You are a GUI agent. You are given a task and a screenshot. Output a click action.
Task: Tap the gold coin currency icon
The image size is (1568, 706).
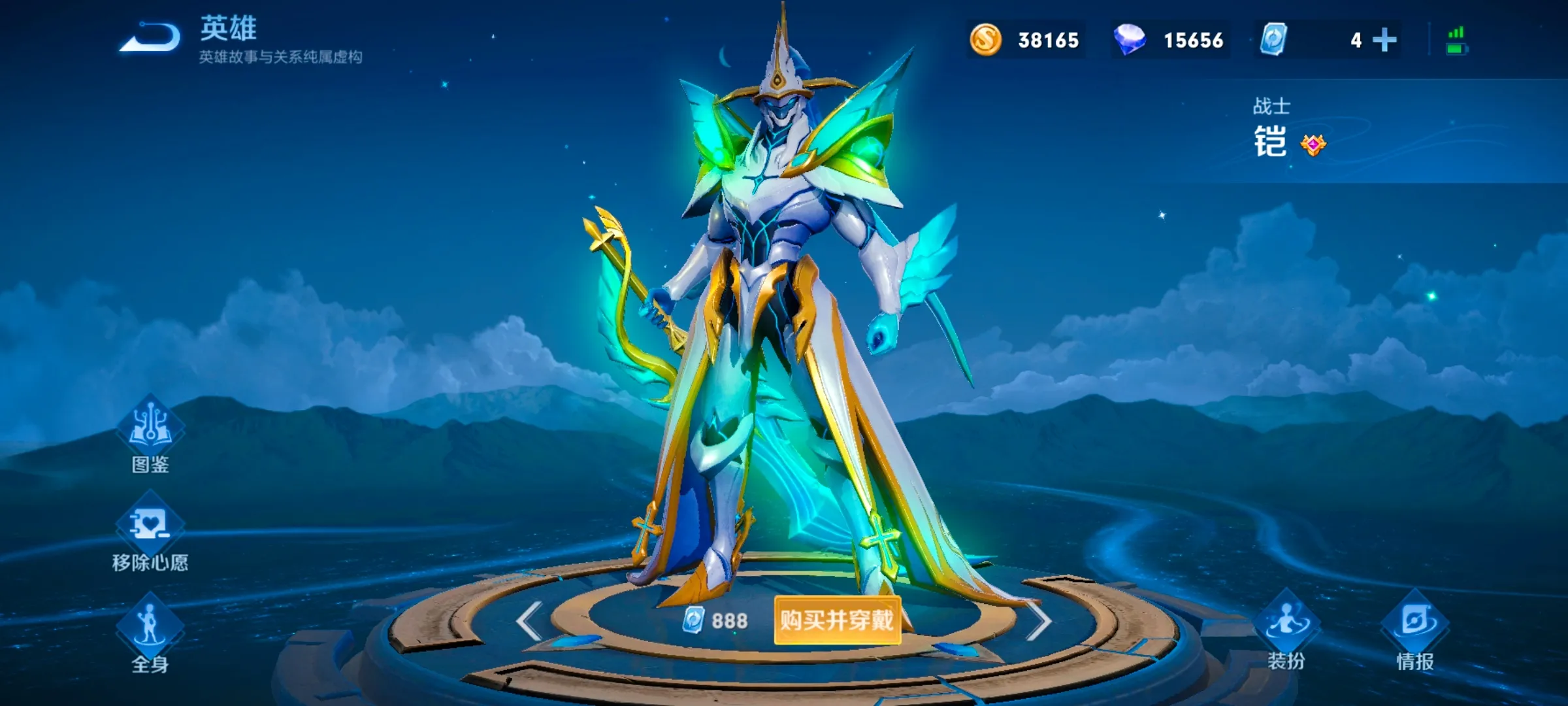click(985, 40)
